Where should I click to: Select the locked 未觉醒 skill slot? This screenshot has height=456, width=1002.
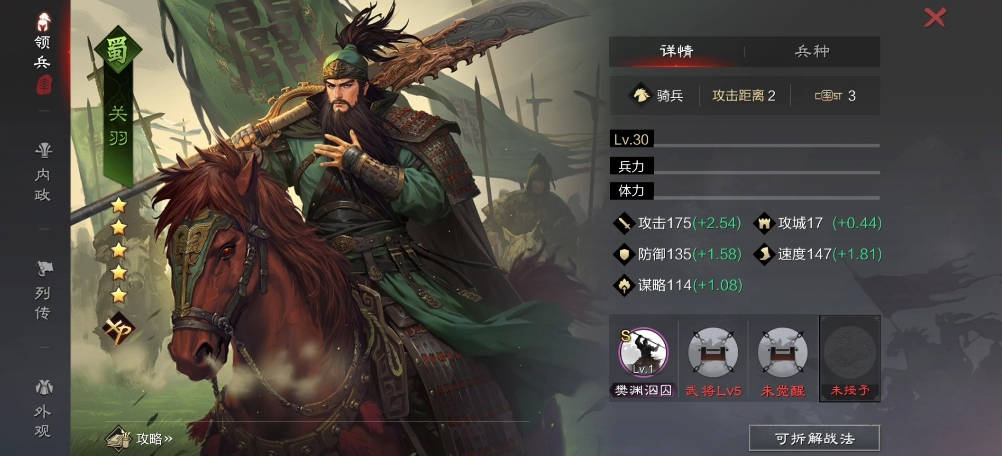(x=782, y=358)
